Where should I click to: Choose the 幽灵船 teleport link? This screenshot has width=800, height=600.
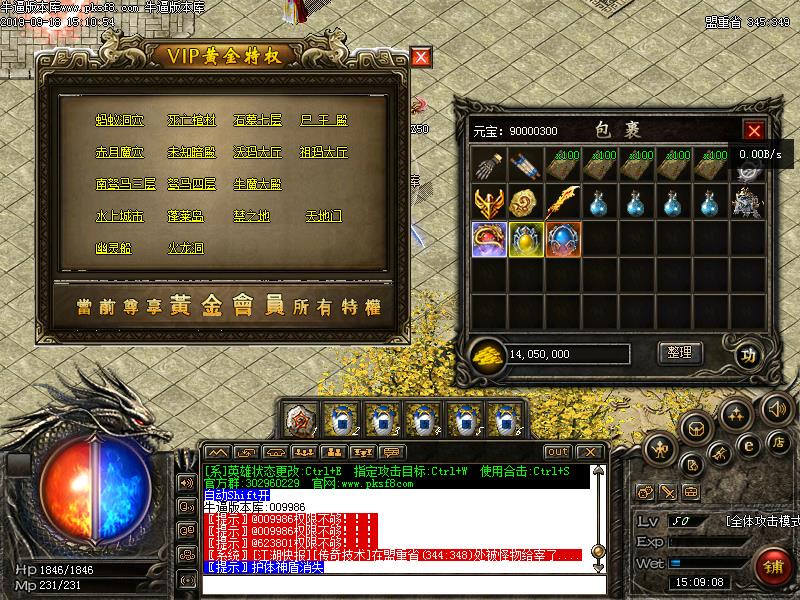coord(113,248)
